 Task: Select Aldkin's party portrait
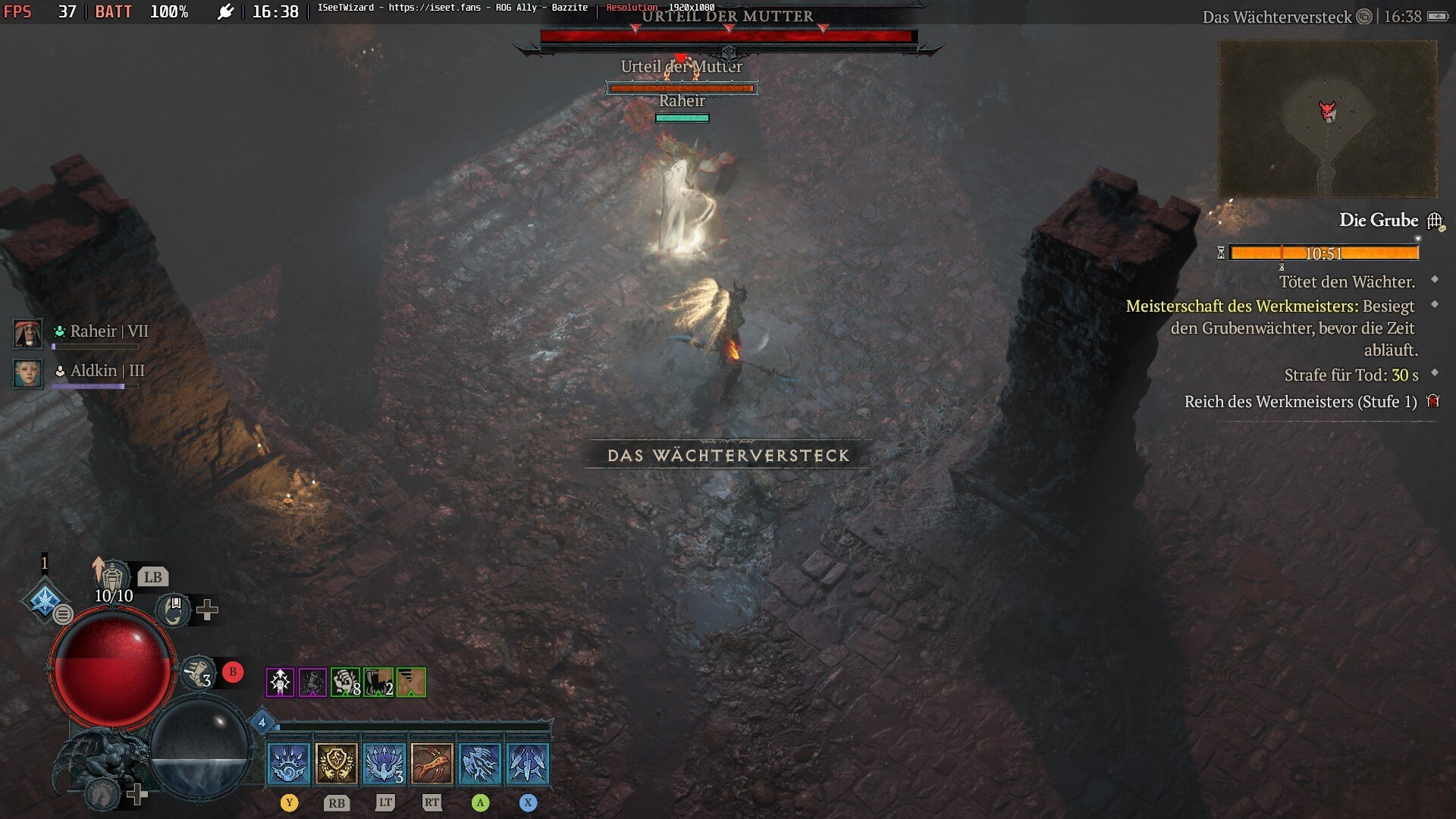coord(28,372)
